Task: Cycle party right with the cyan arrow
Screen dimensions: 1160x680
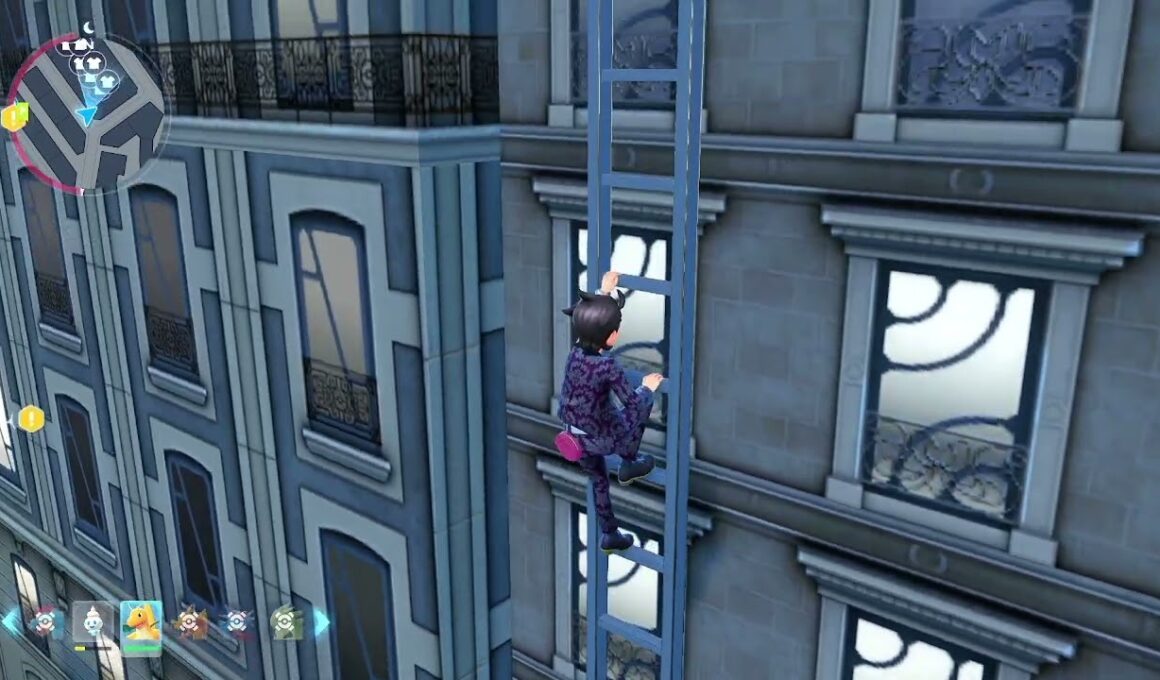Action: point(321,622)
